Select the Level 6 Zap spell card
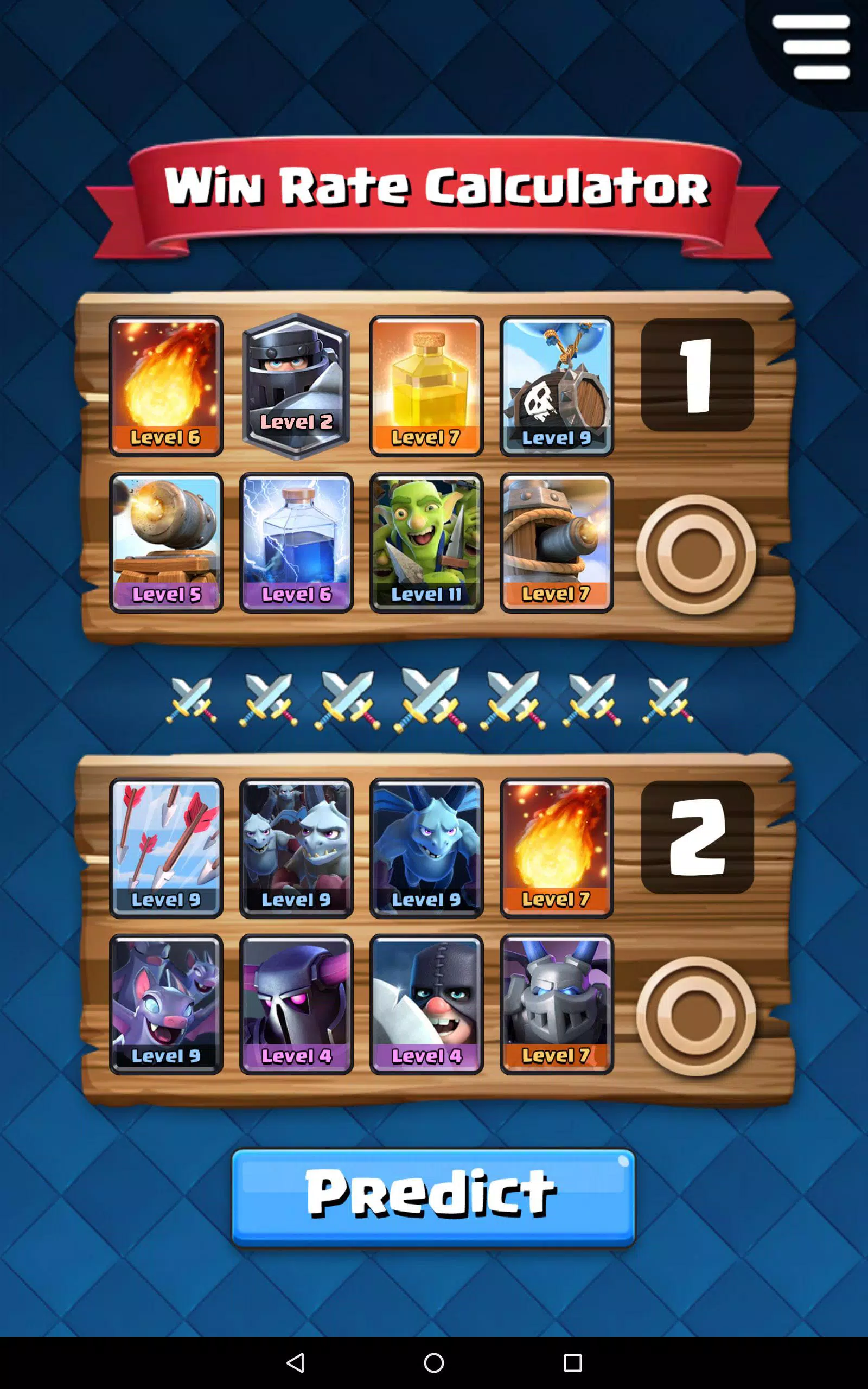This screenshot has height=1389, width=868. pyautogui.click(x=296, y=543)
